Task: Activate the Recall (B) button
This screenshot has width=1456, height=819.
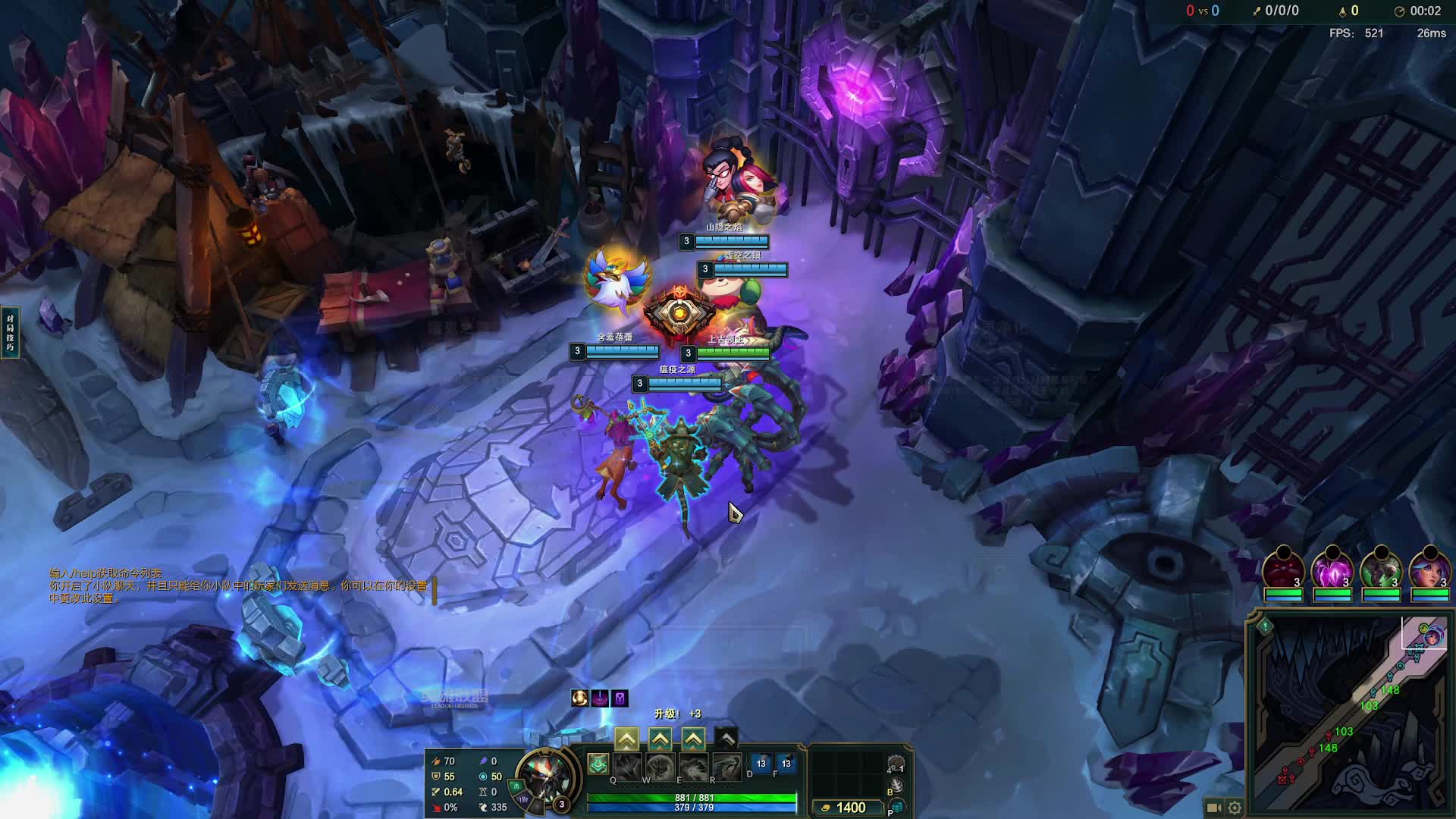Action: pyautogui.click(x=896, y=786)
